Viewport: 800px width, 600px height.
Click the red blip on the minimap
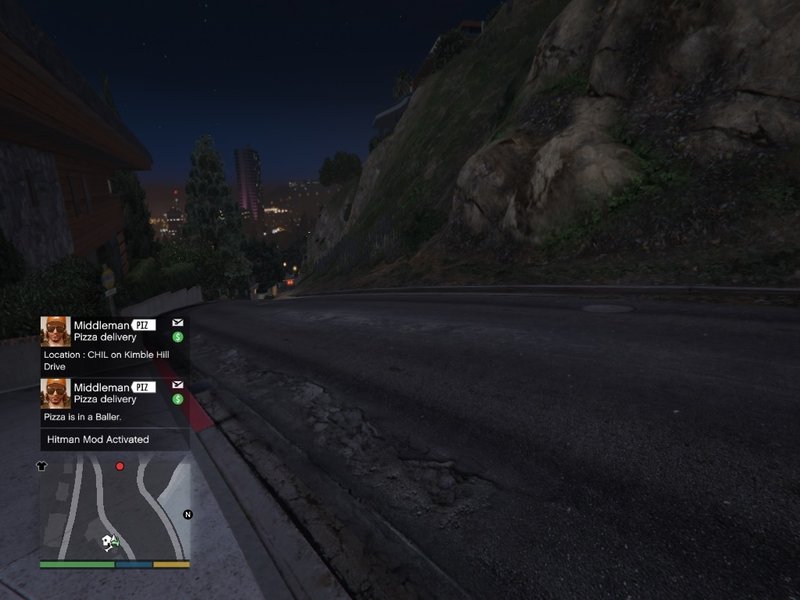120,466
